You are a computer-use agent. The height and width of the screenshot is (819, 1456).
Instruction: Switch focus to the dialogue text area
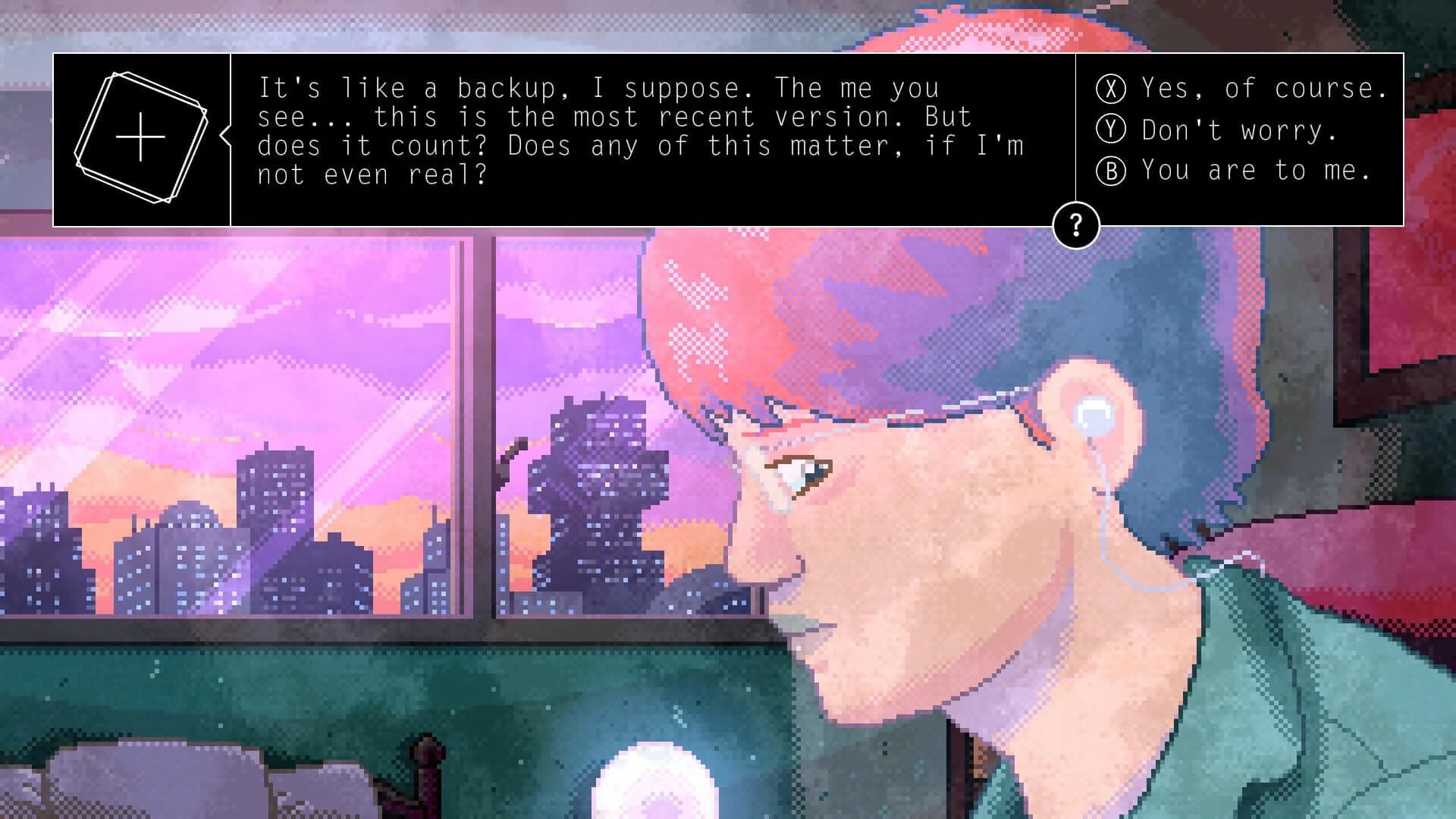(x=645, y=130)
